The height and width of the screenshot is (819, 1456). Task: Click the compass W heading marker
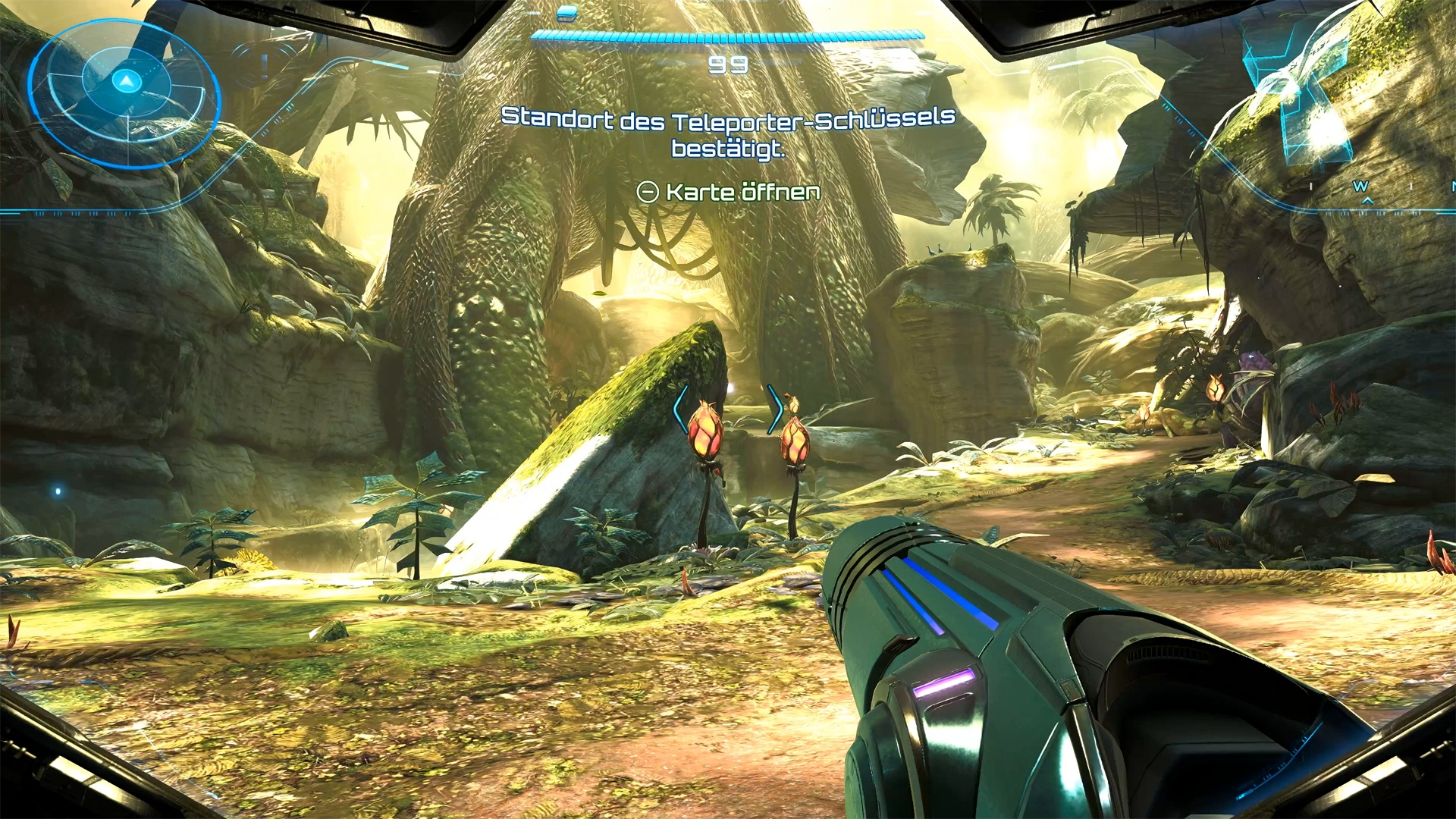(x=1360, y=187)
